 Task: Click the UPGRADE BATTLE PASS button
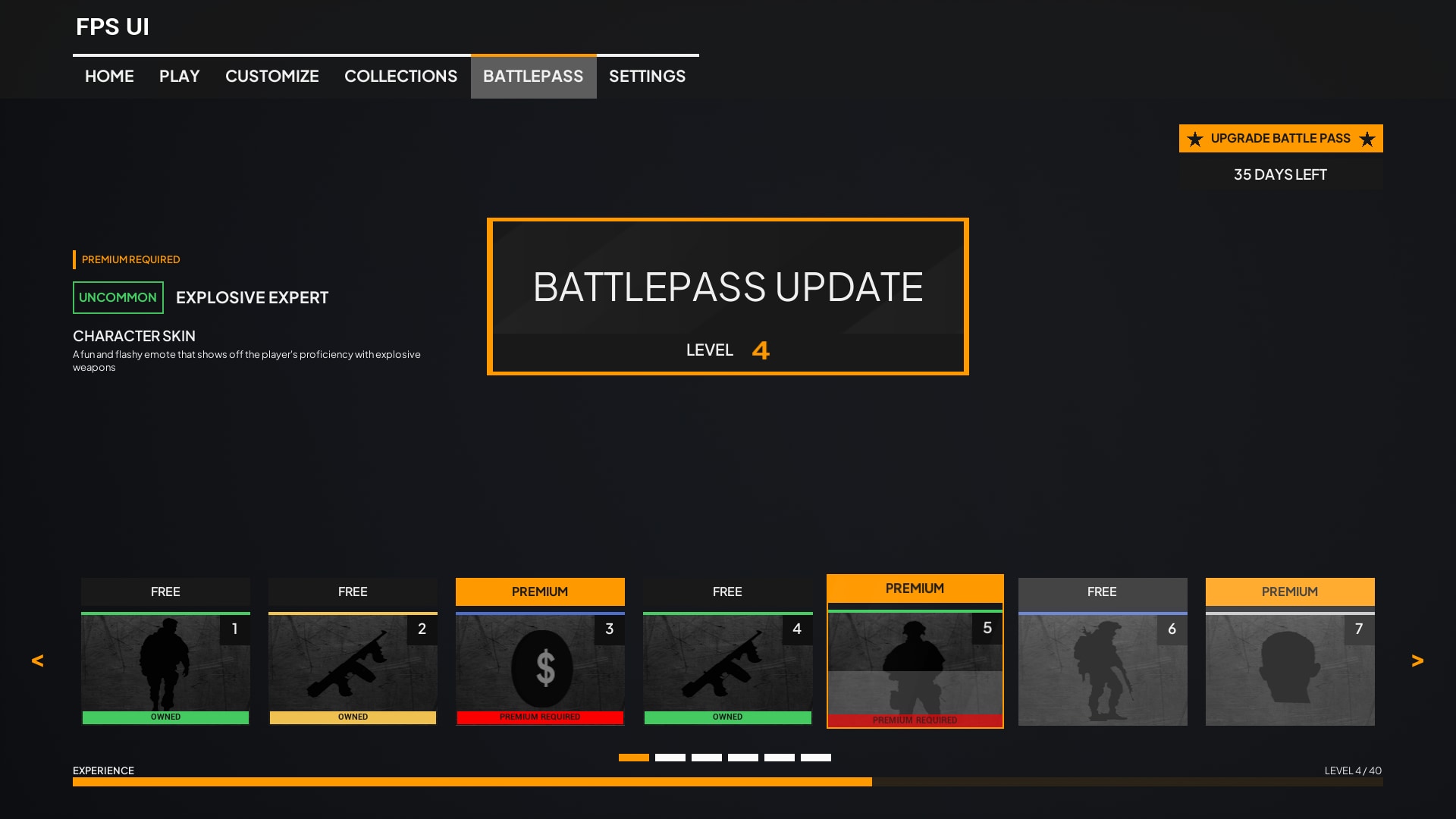(x=1280, y=138)
